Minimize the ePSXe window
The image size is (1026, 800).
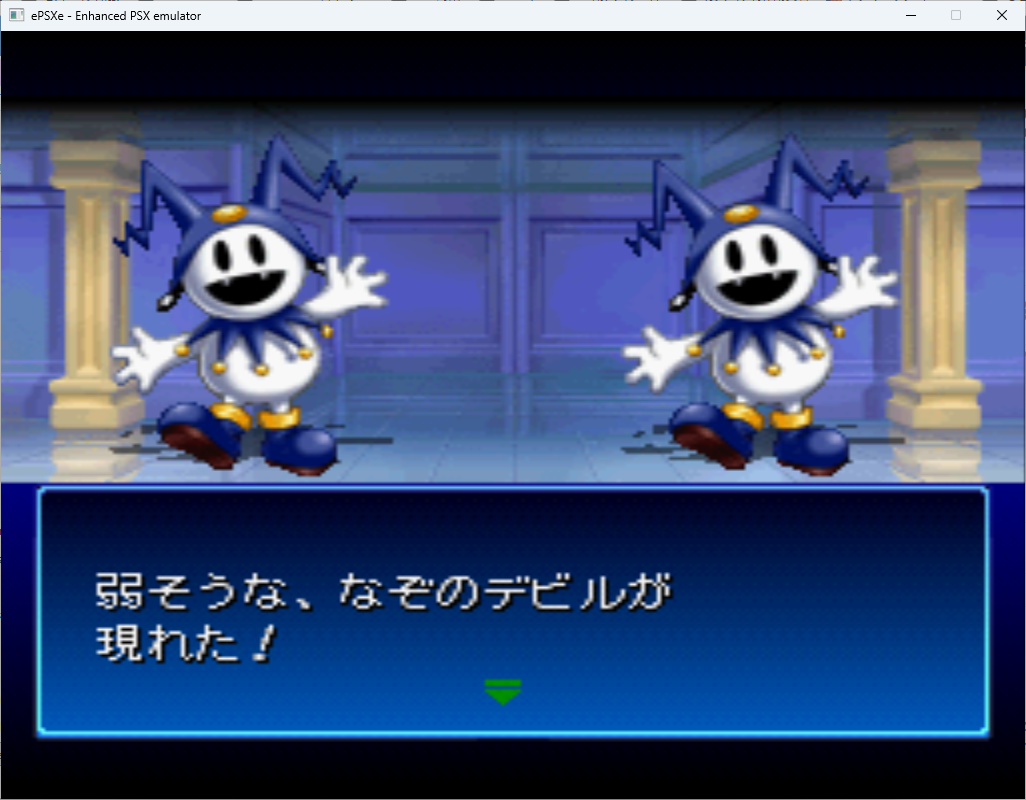(911, 15)
